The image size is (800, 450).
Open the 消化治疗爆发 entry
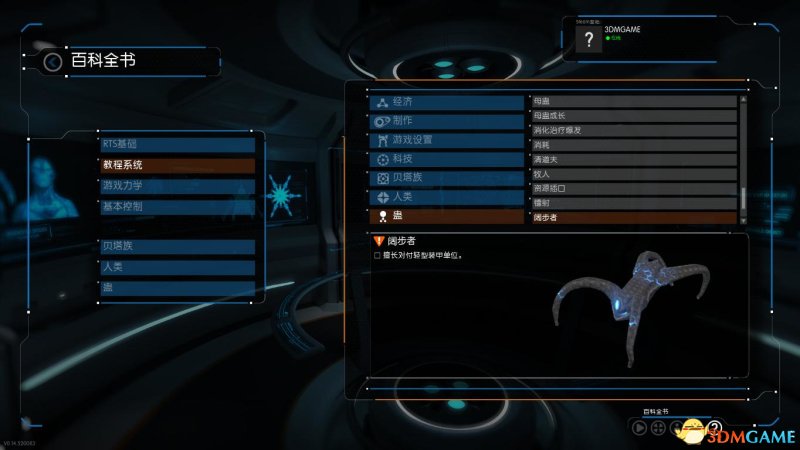pyautogui.click(x=632, y=130)
